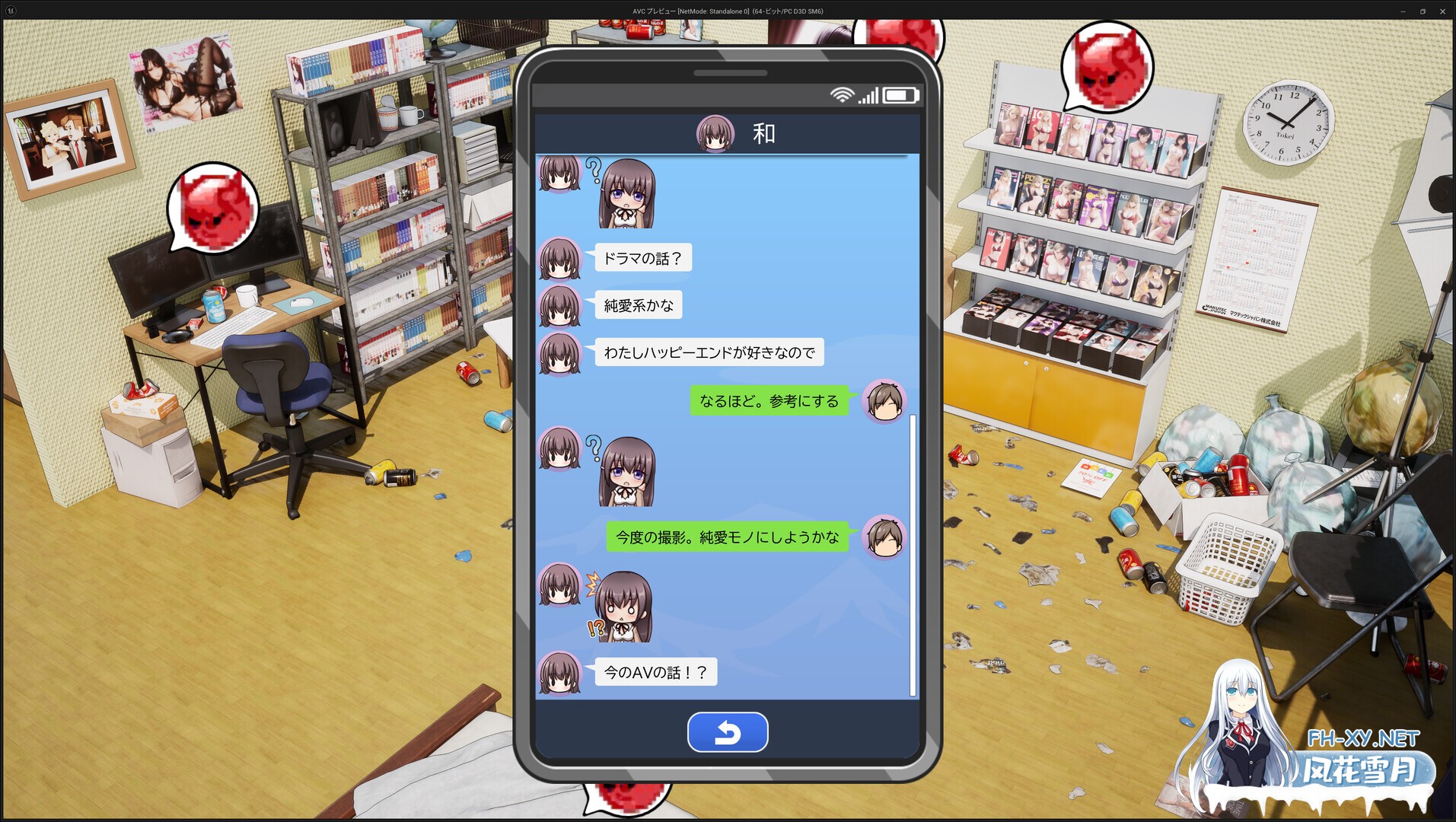Screen dimensions: 1456x822
Task: Click the 和 chat title header
Action: point(763,133)
